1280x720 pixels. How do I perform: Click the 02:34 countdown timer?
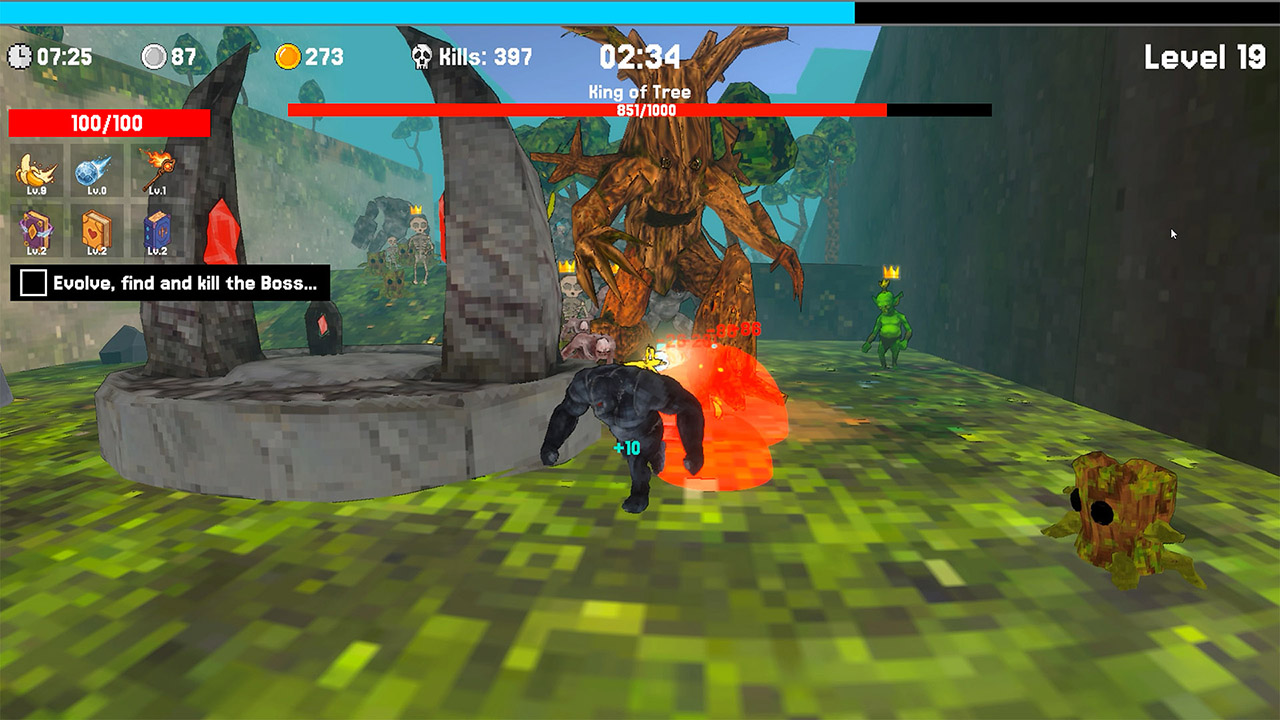640,57
